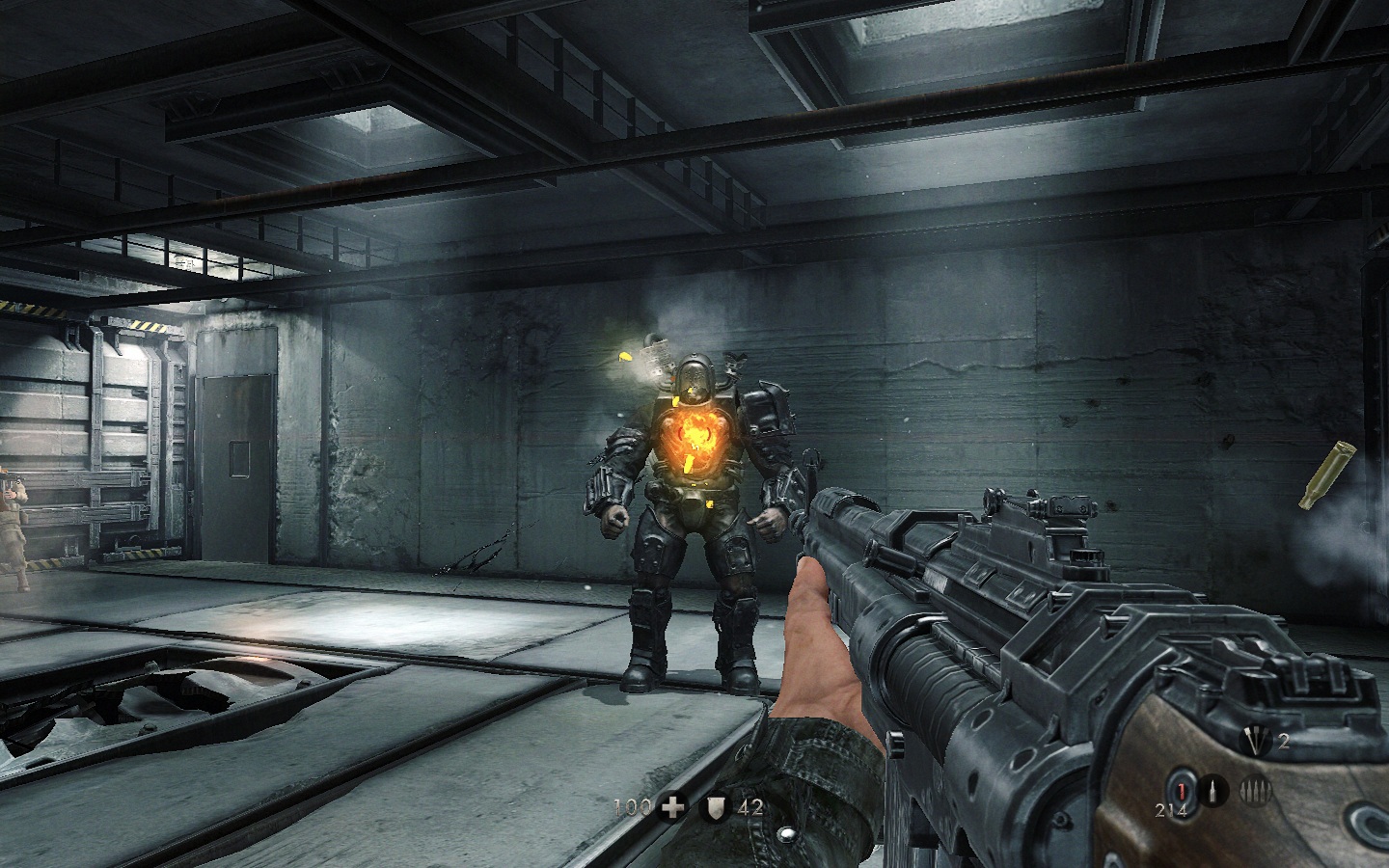Select the multi-bullet automatic fire icon
Image resolution: width=1389 pixels, height=868 pixels.
tap(1255, 791)
